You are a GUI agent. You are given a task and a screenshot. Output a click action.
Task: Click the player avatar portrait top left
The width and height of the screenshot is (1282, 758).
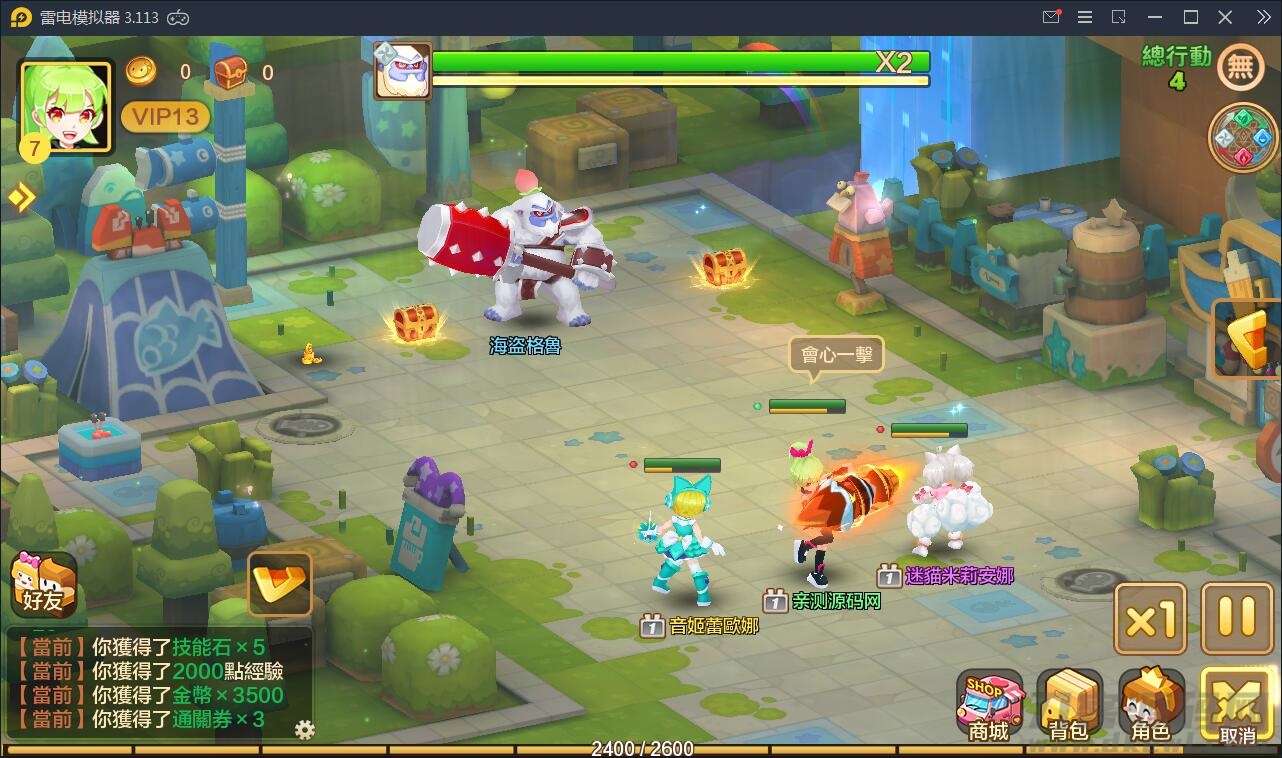(64, 108)
